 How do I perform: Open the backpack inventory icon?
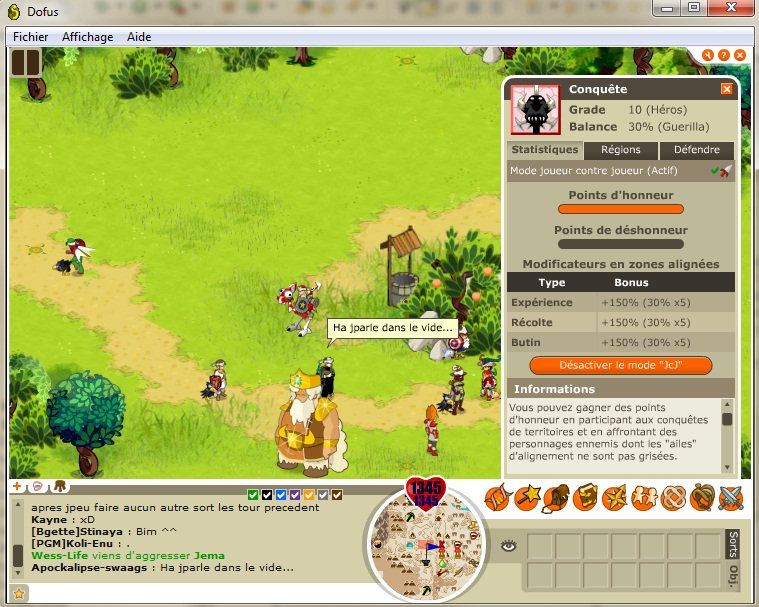tap(554, 496)
